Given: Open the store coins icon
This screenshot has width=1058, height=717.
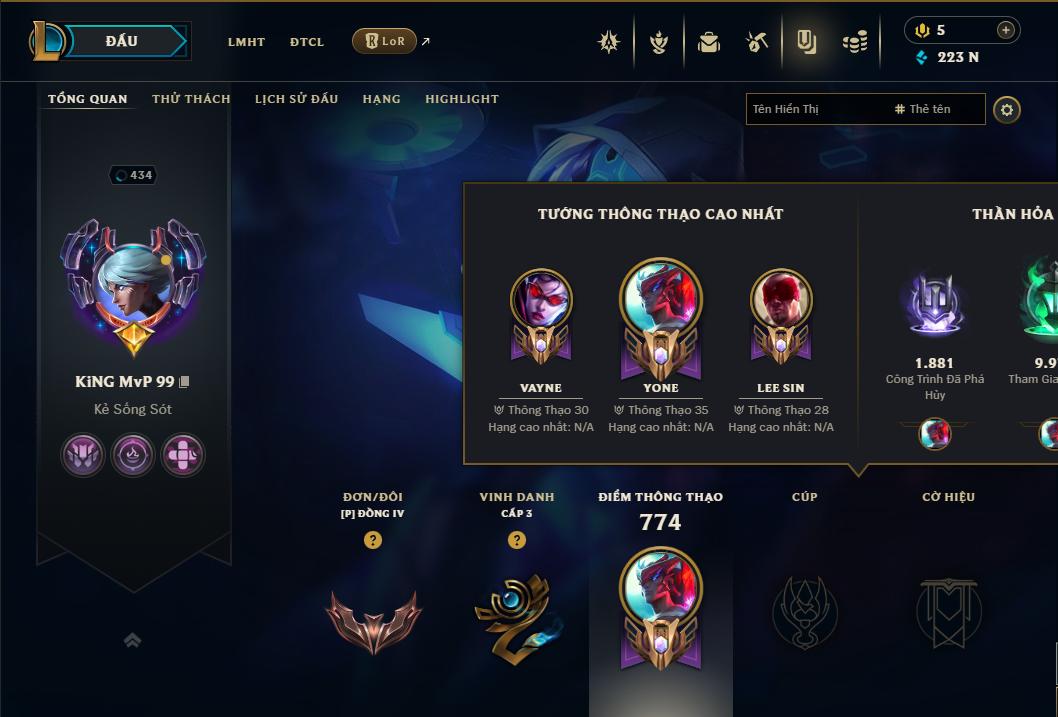Looking at the screenshot, I should [854, 42].
